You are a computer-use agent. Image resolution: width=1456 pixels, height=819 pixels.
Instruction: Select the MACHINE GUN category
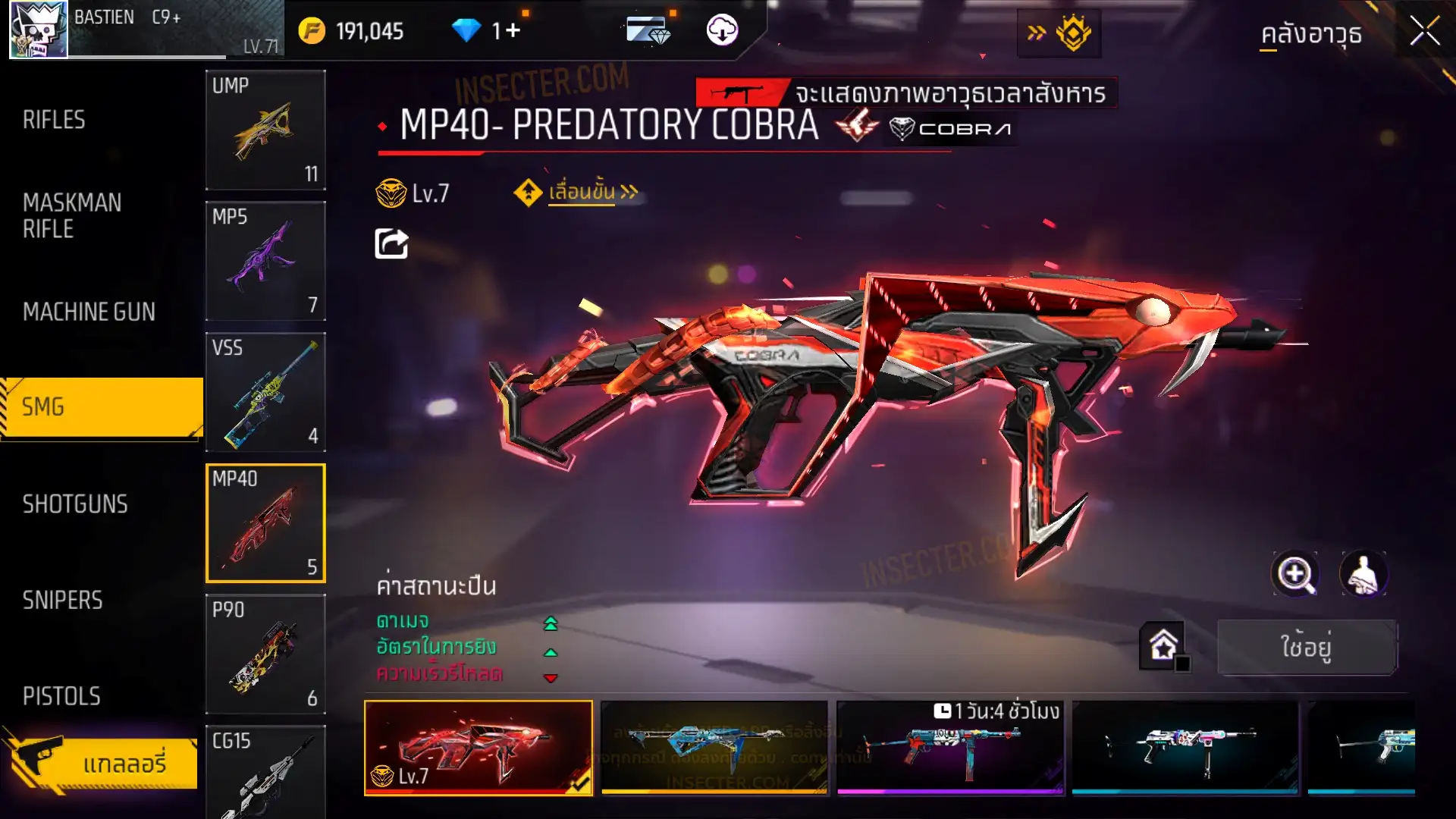click(x=89, y=312)
